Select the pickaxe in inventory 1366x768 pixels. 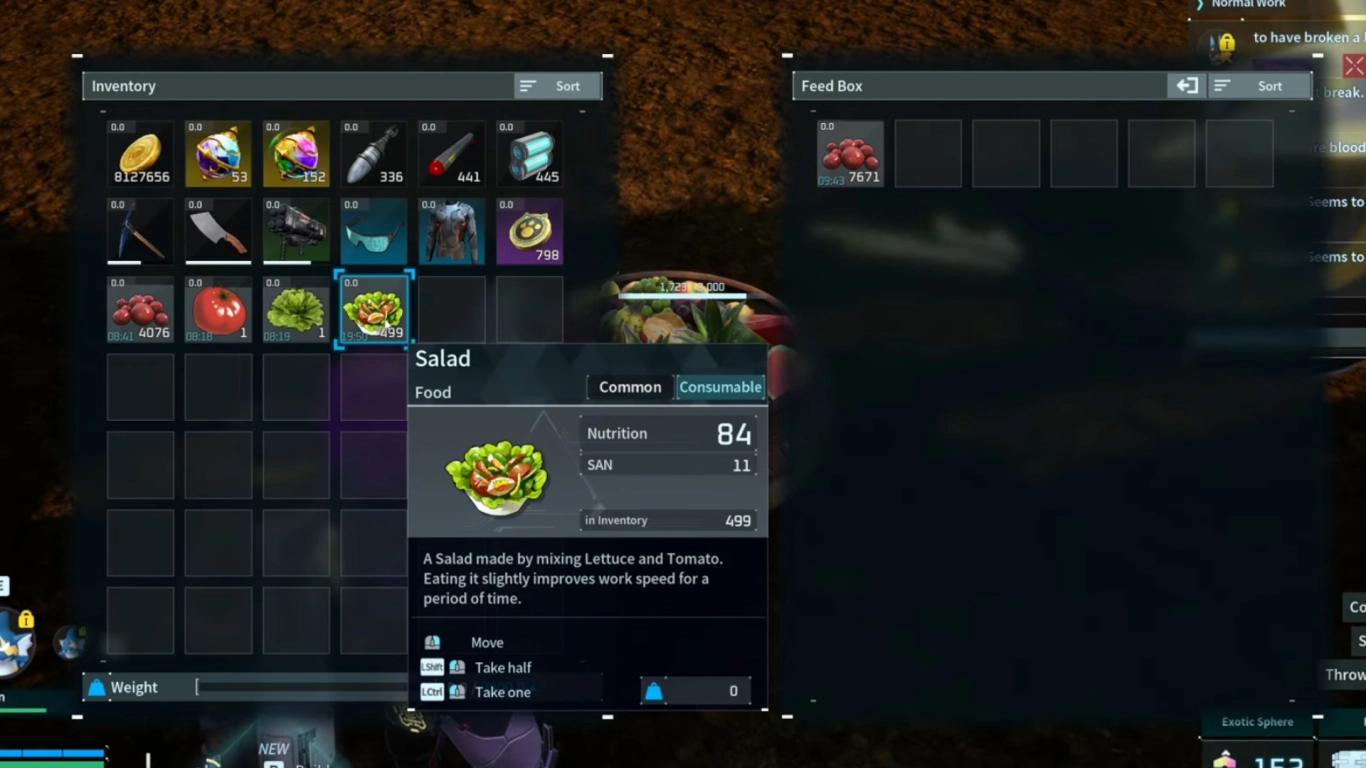point(140,231)
